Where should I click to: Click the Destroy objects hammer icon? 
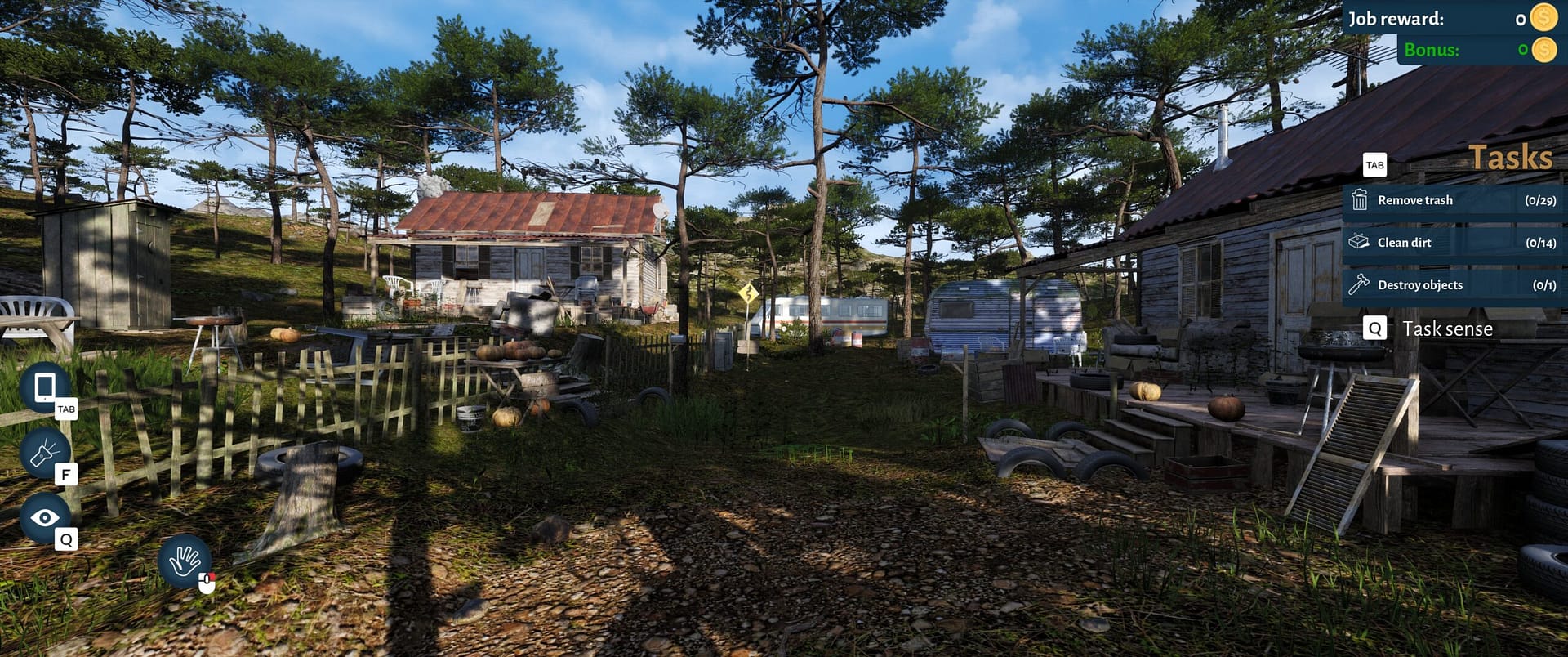[x=1361, y=284]
